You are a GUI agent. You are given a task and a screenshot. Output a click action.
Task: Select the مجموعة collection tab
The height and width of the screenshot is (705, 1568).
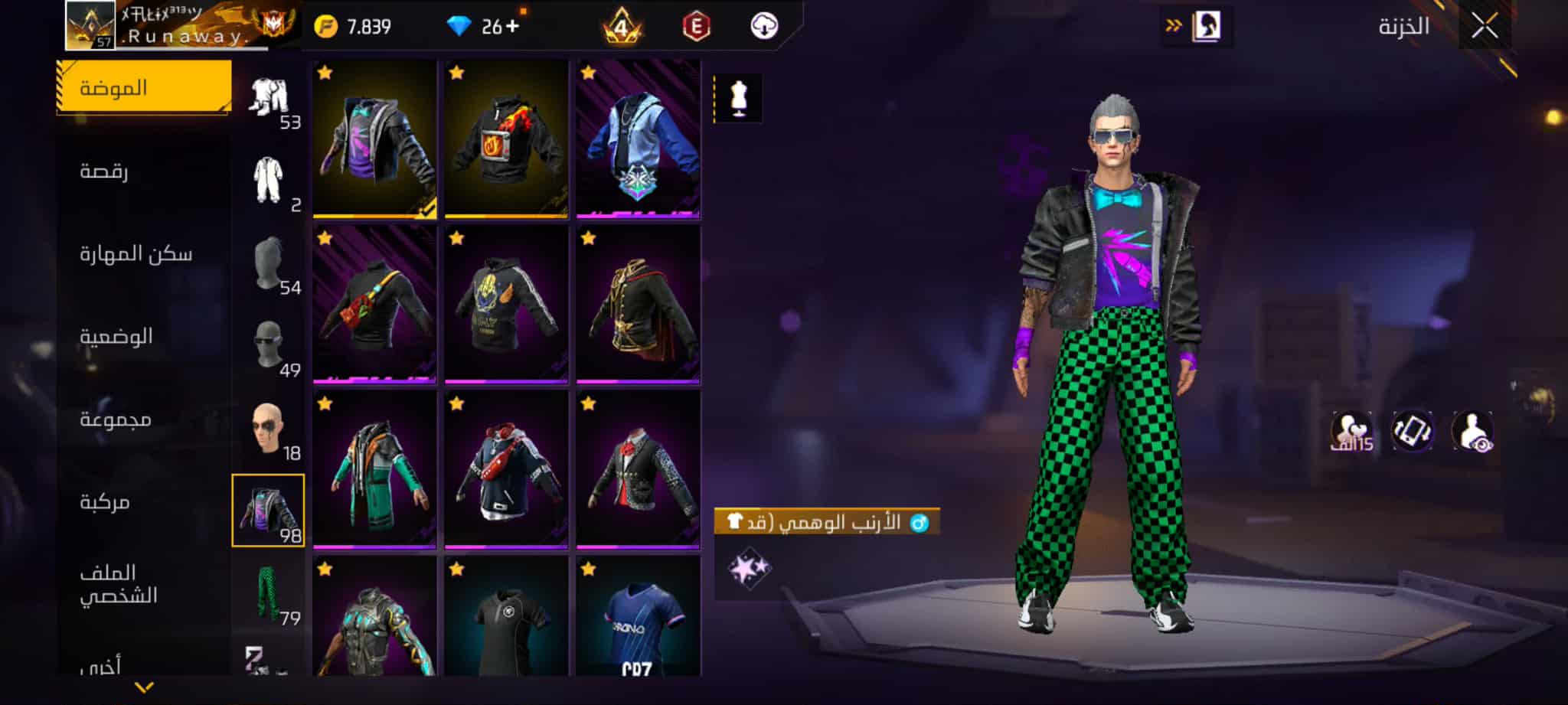click(116, 419)
